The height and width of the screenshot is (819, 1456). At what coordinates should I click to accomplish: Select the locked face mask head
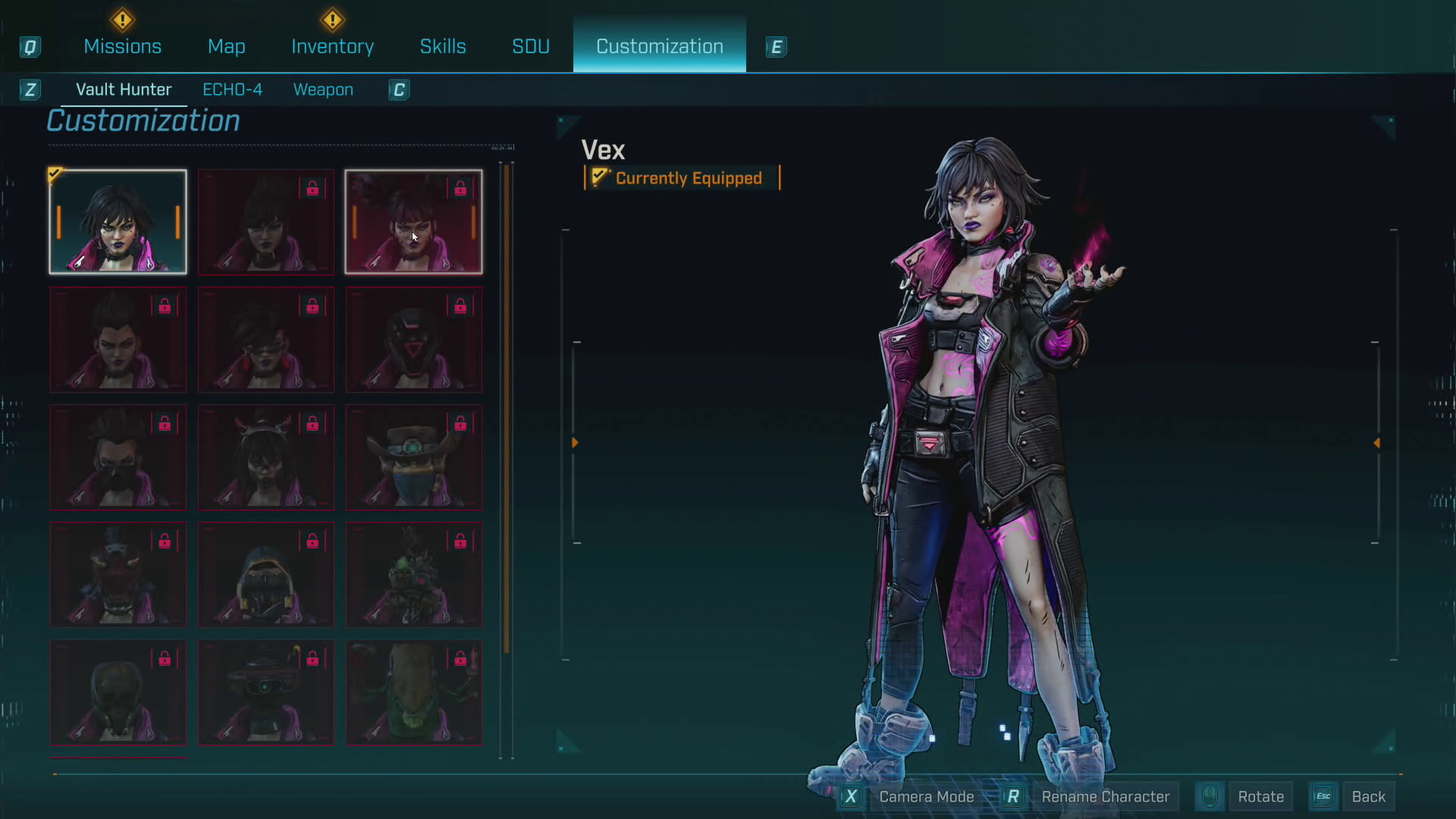tap(118, 457)
